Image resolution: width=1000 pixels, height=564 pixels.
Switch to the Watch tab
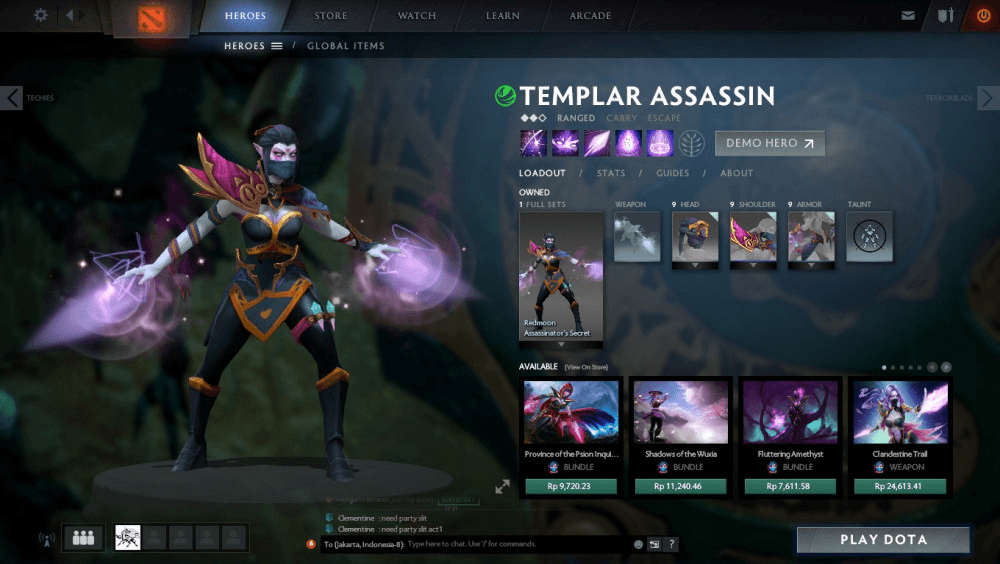[x=417, y=16]
